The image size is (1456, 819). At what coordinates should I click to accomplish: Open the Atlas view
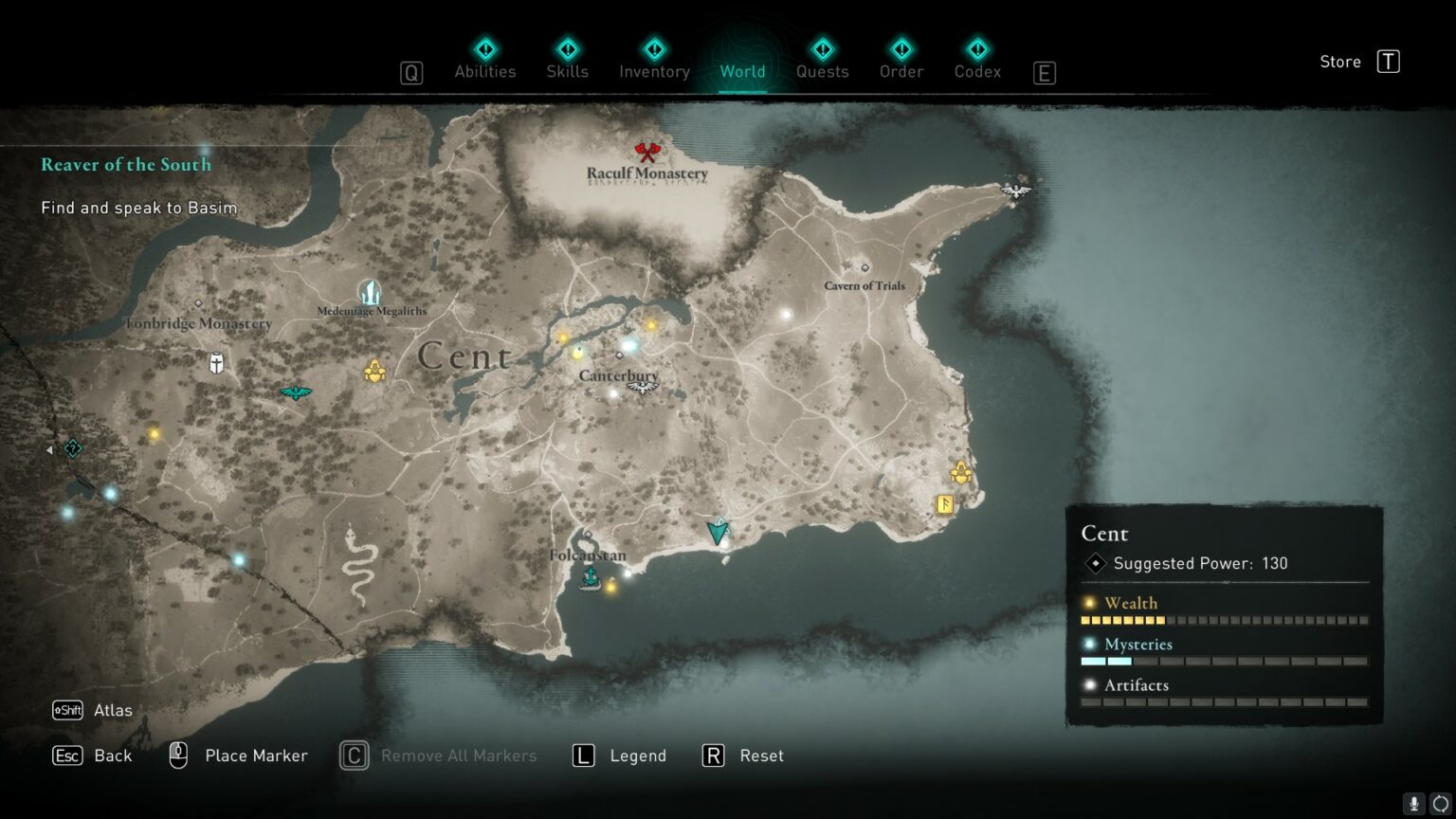(112, 709)
